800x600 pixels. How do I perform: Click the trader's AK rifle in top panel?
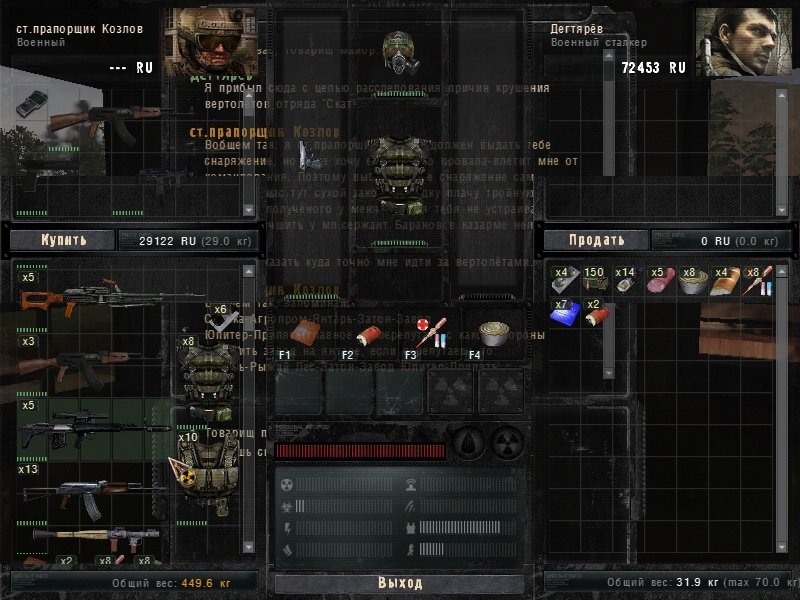[100, 122]
